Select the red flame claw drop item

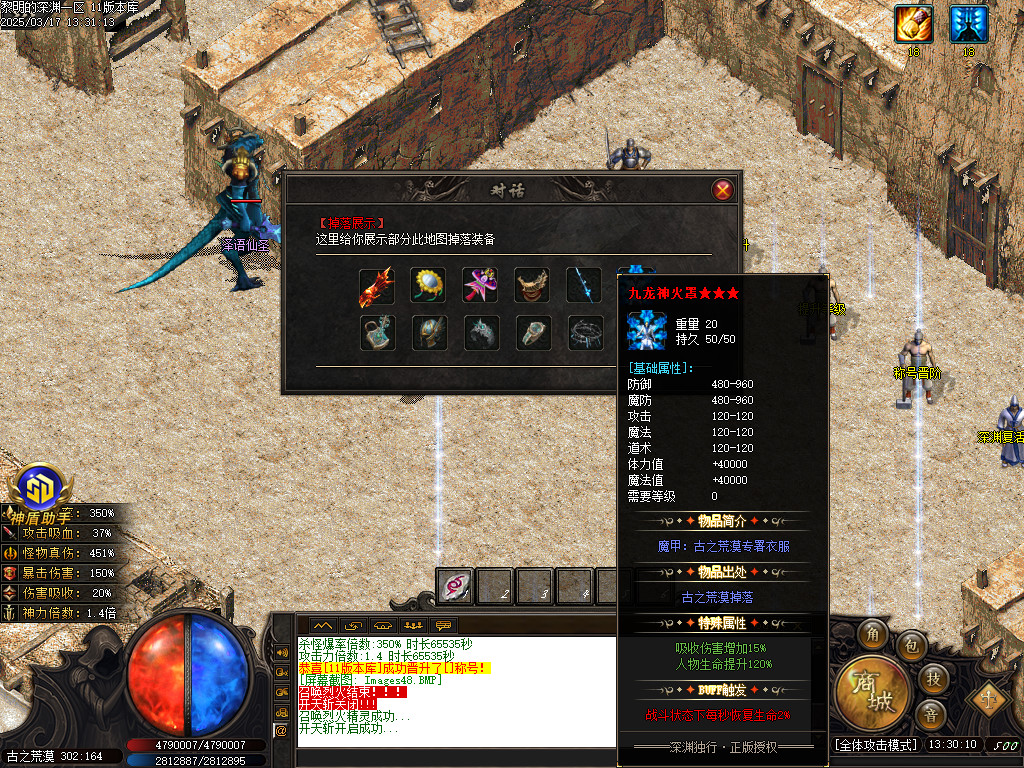pos(377,286)
